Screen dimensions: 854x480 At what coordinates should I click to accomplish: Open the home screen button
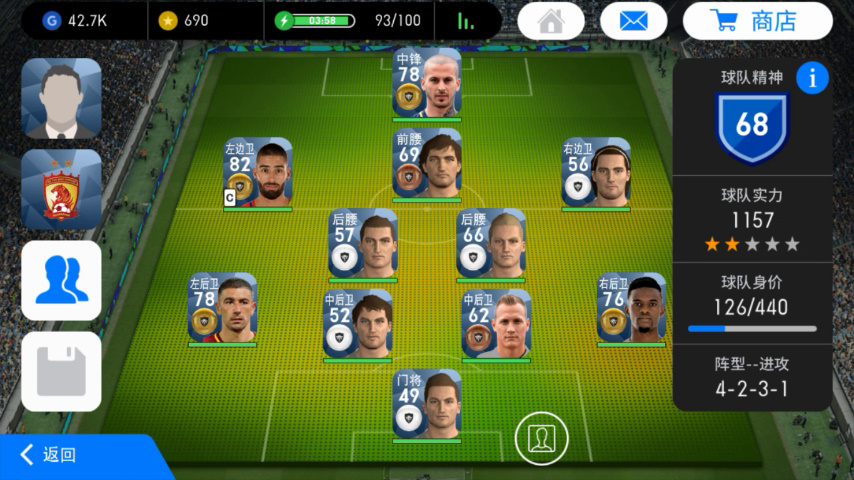551,21
